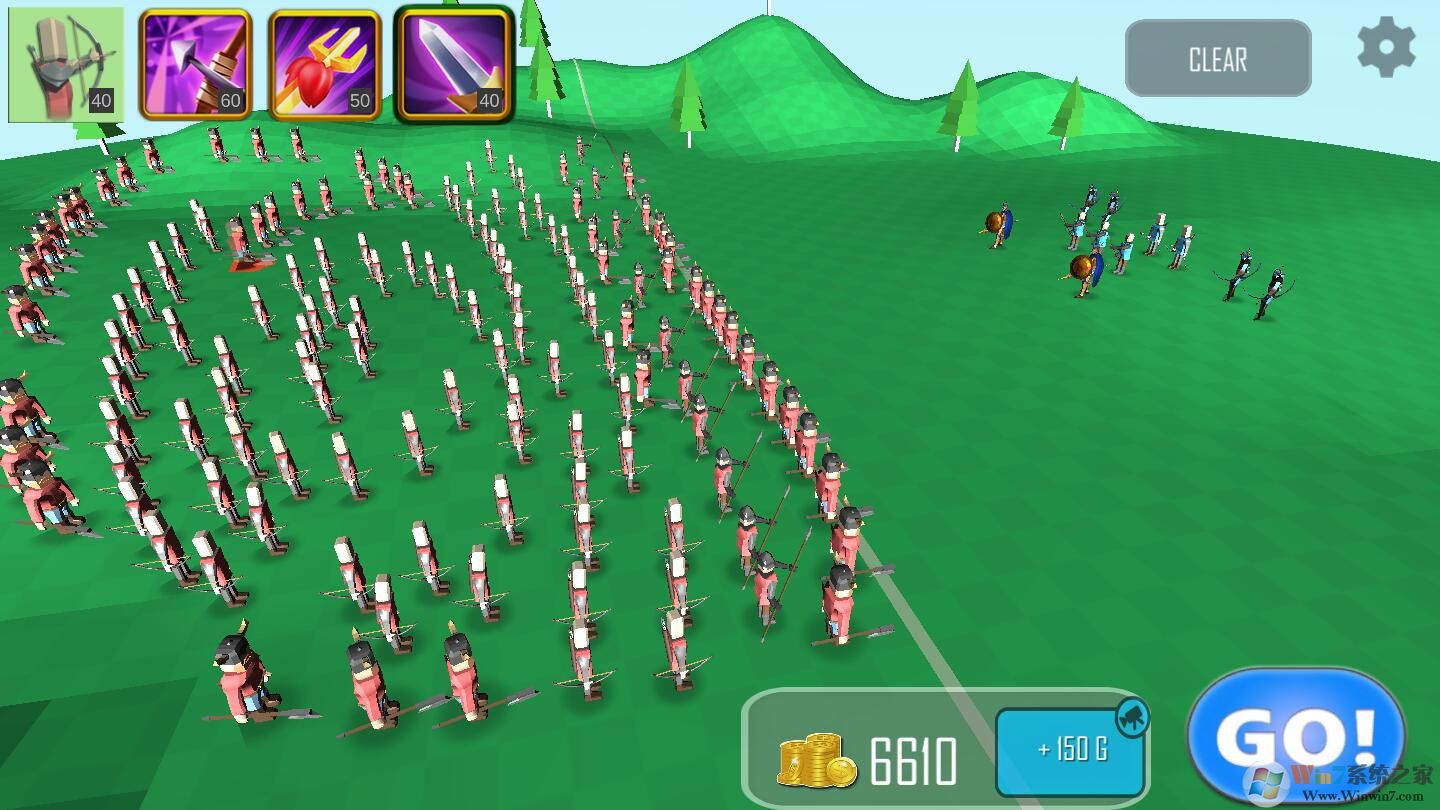This screenshot has height=810, width=1440.
Task: Select the sword unit card
Action: click(x=454, y=65)
